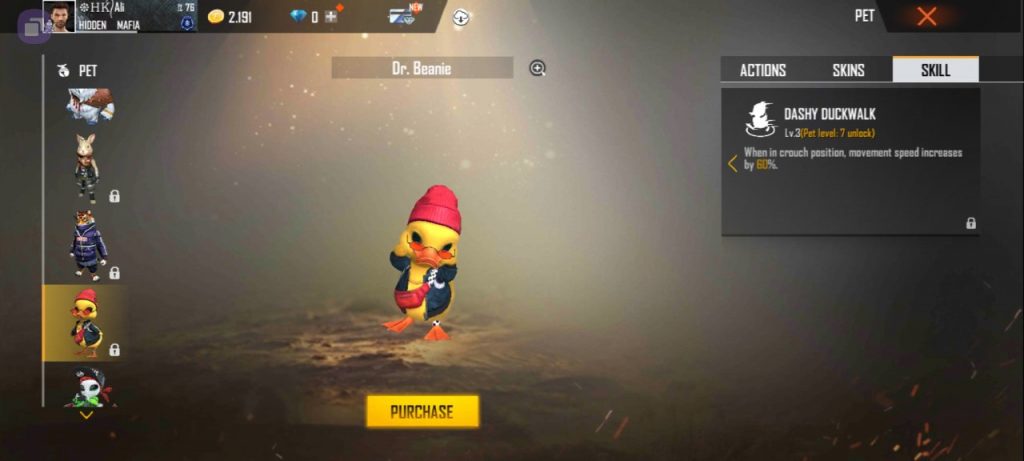The image size is (1024, 461).
Task: Select the rabbit pet in the list
Action: [86, 166]
